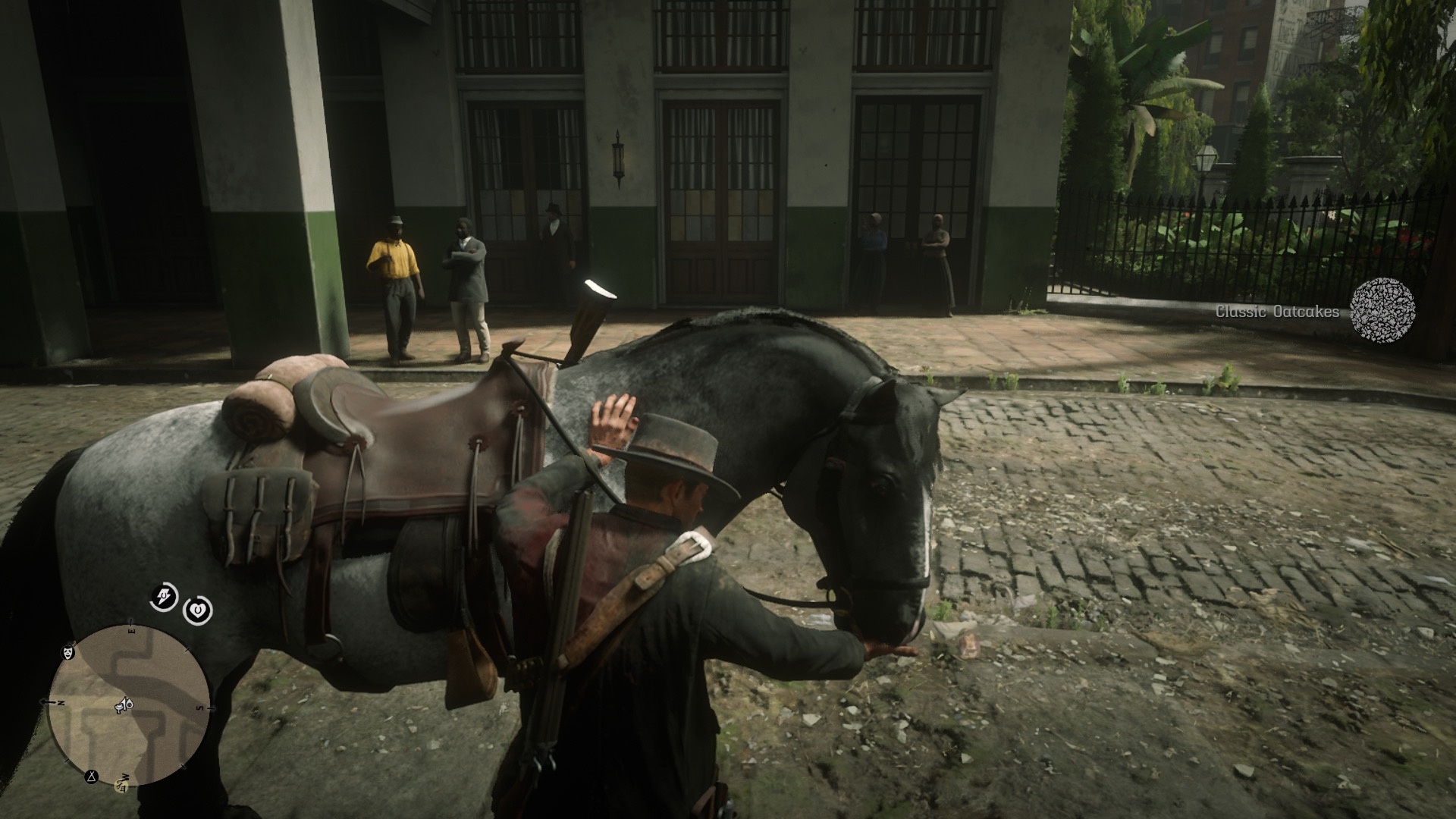Select the horse health core heart icon
Image resolution: width=1456 pixels, height=819 pixels.
(x=198, y=610)
